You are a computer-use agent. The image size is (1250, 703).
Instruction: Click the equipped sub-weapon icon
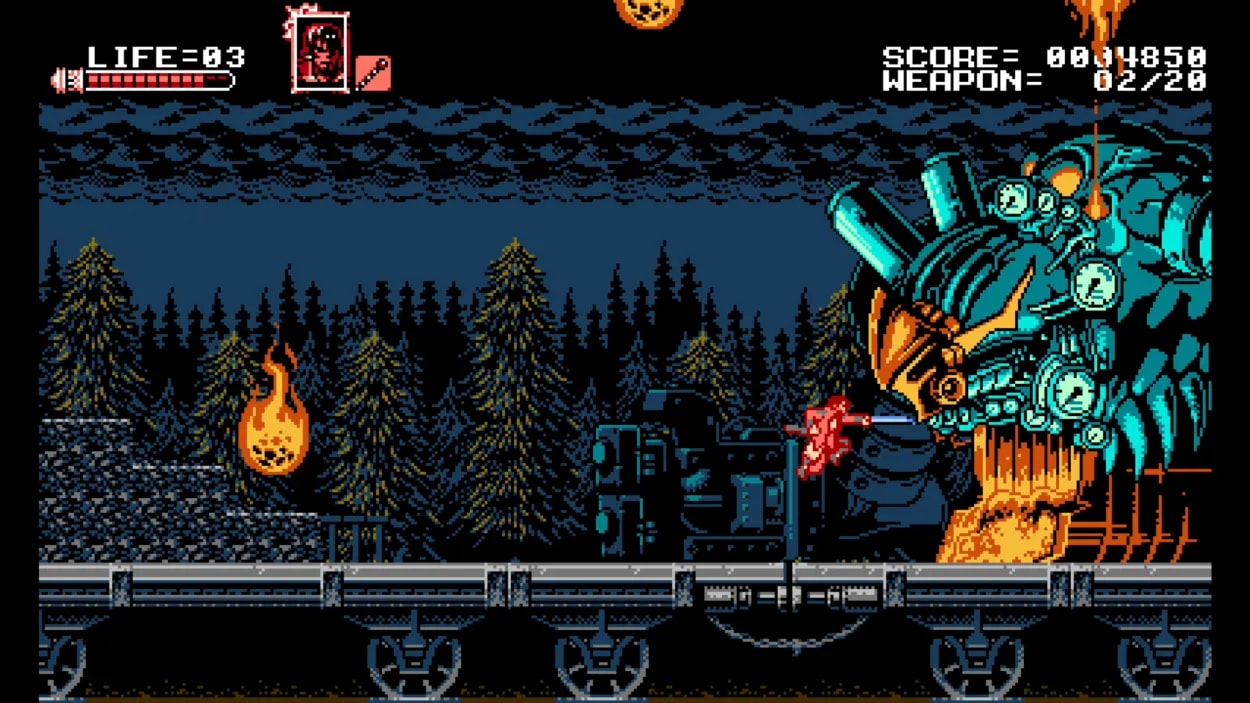[x=373, y=74]
